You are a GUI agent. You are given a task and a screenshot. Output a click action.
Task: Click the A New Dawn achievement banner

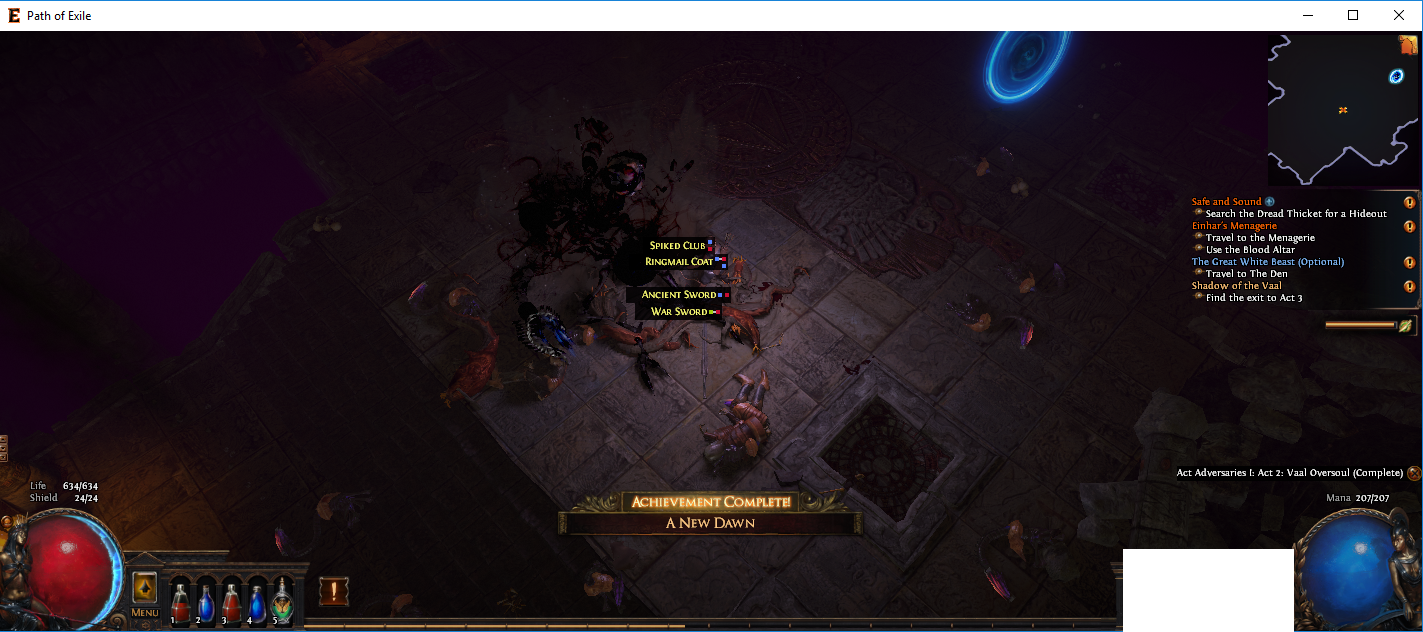click(710, 522)
